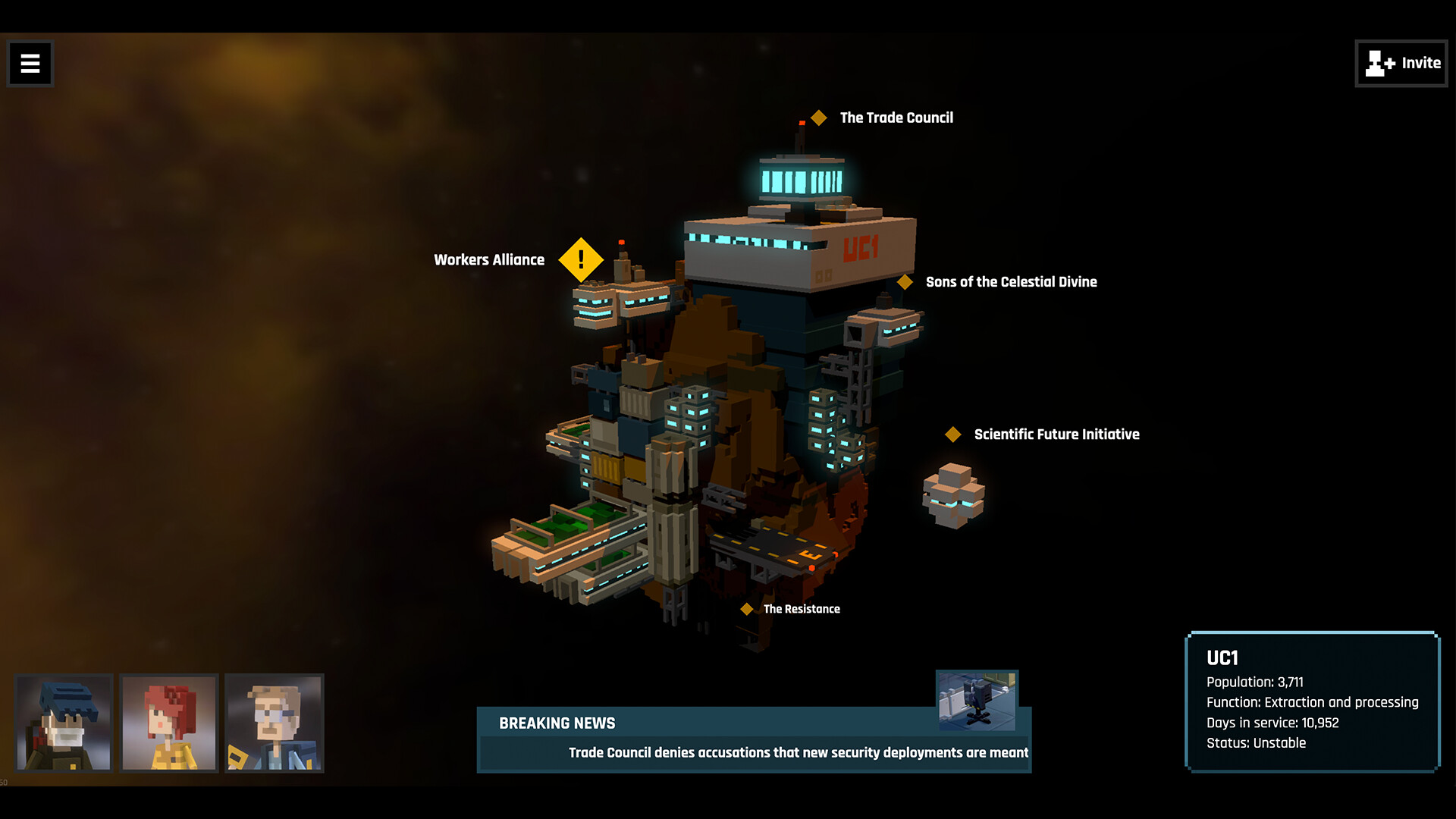Click the Invite button
The height and width of the screenshot is (819, 1456).
[1401, 64]
